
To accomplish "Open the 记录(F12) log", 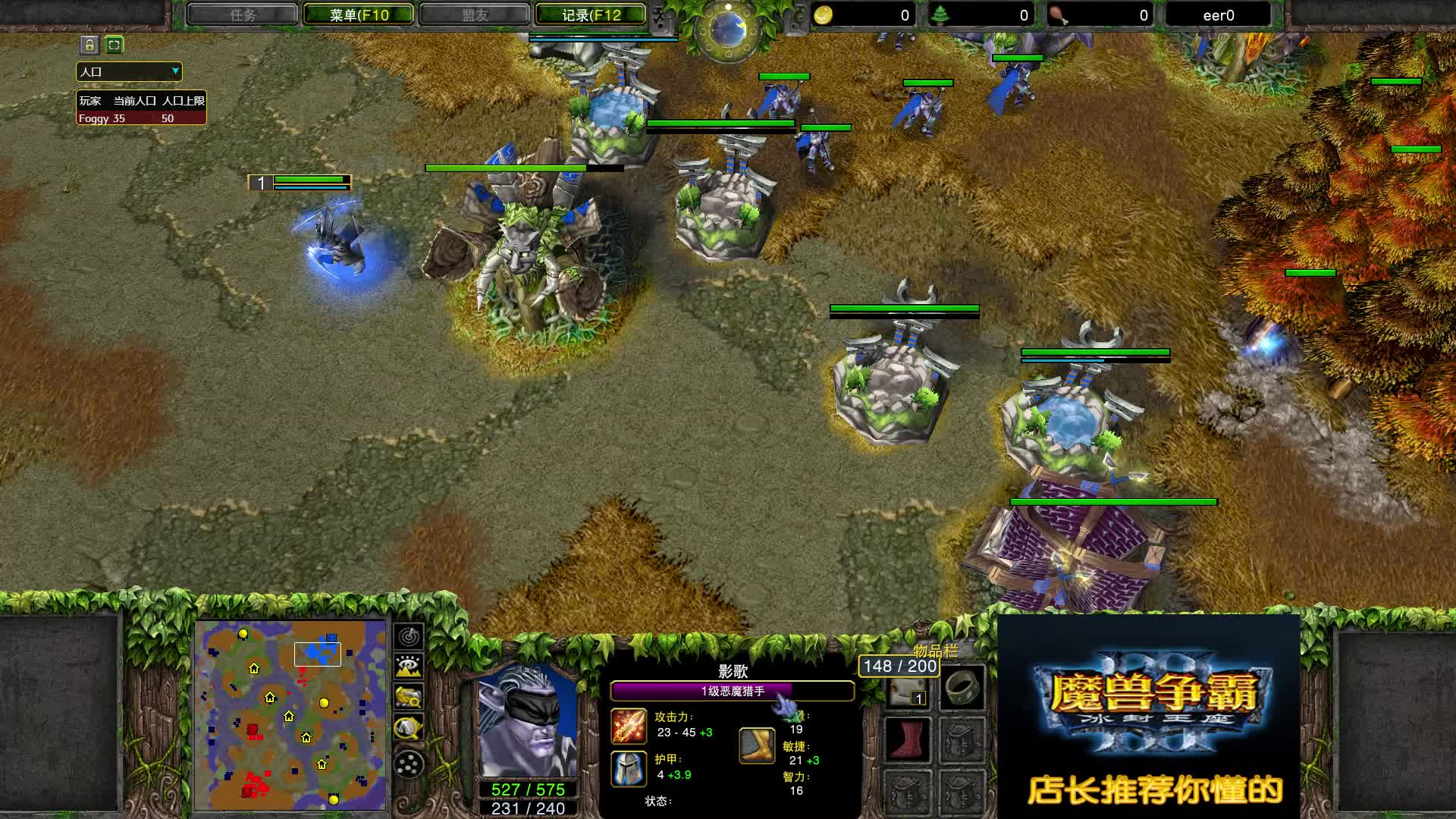I will tap(590, 14).
